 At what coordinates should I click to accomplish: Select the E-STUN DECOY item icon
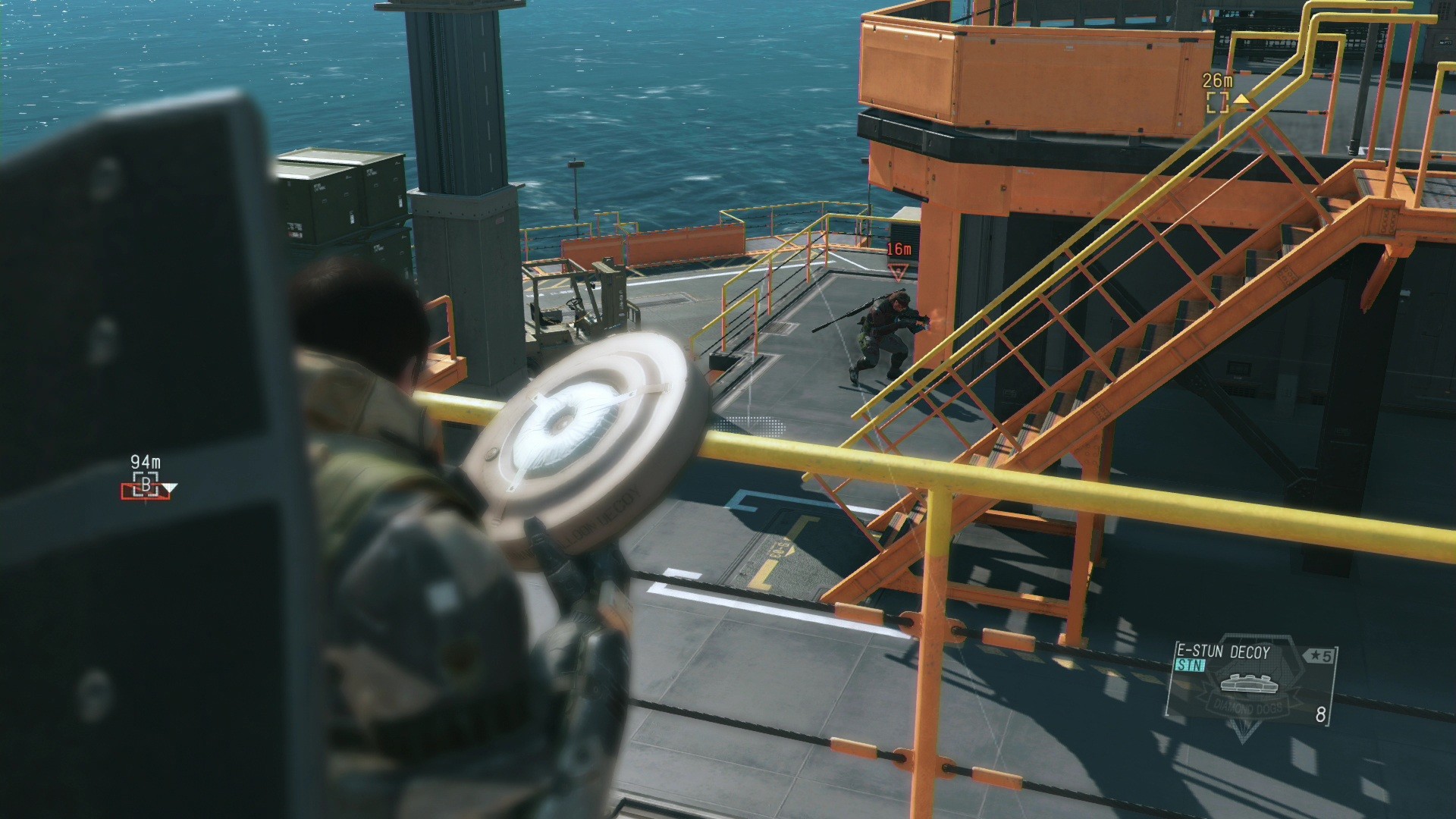pyautogui.click(x=1249, y=683)
